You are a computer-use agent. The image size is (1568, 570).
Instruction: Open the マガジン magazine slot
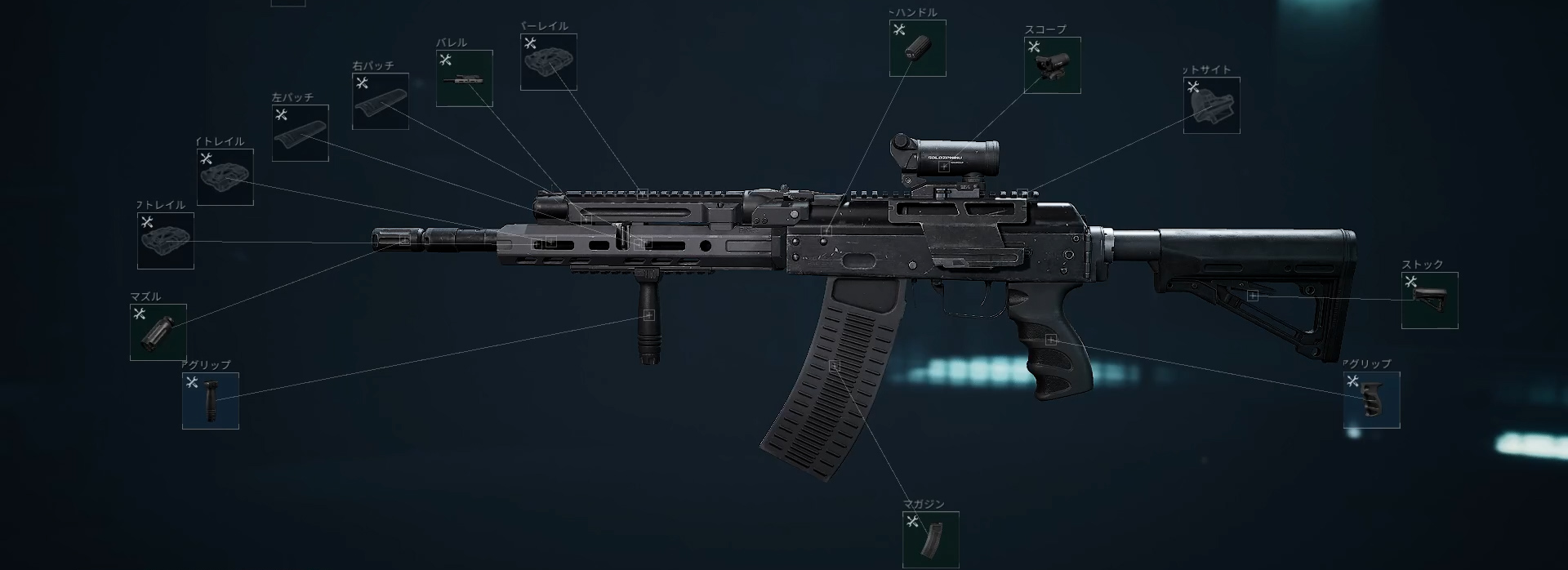(x=930, y=540)
